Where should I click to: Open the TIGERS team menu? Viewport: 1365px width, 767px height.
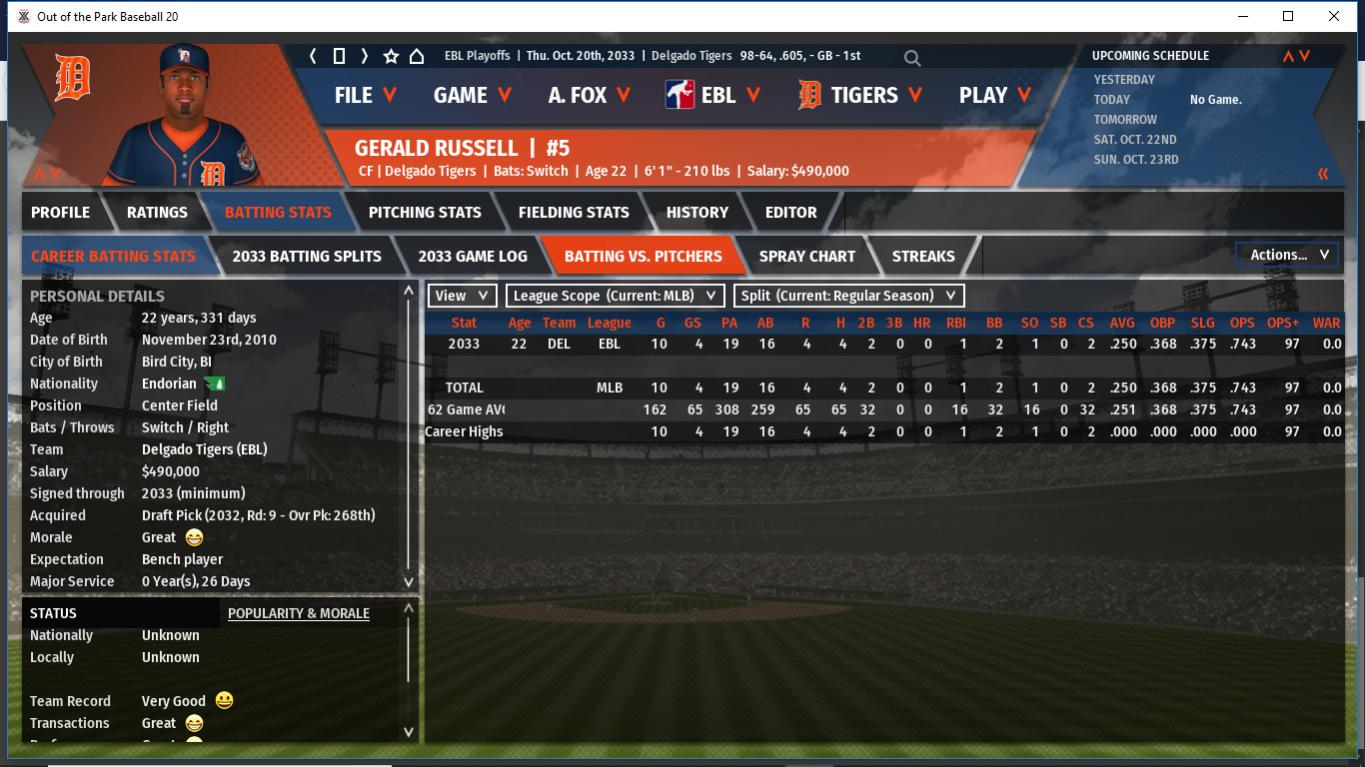(859, 95)
